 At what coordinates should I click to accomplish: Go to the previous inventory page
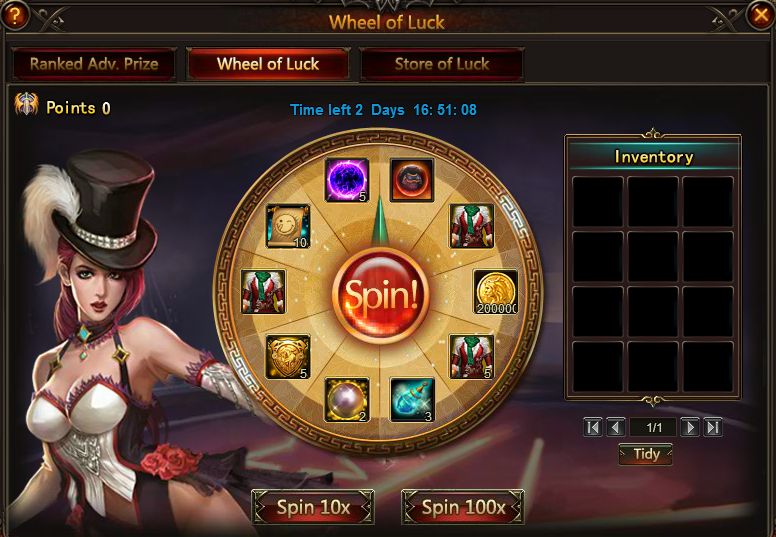point(616,427)
